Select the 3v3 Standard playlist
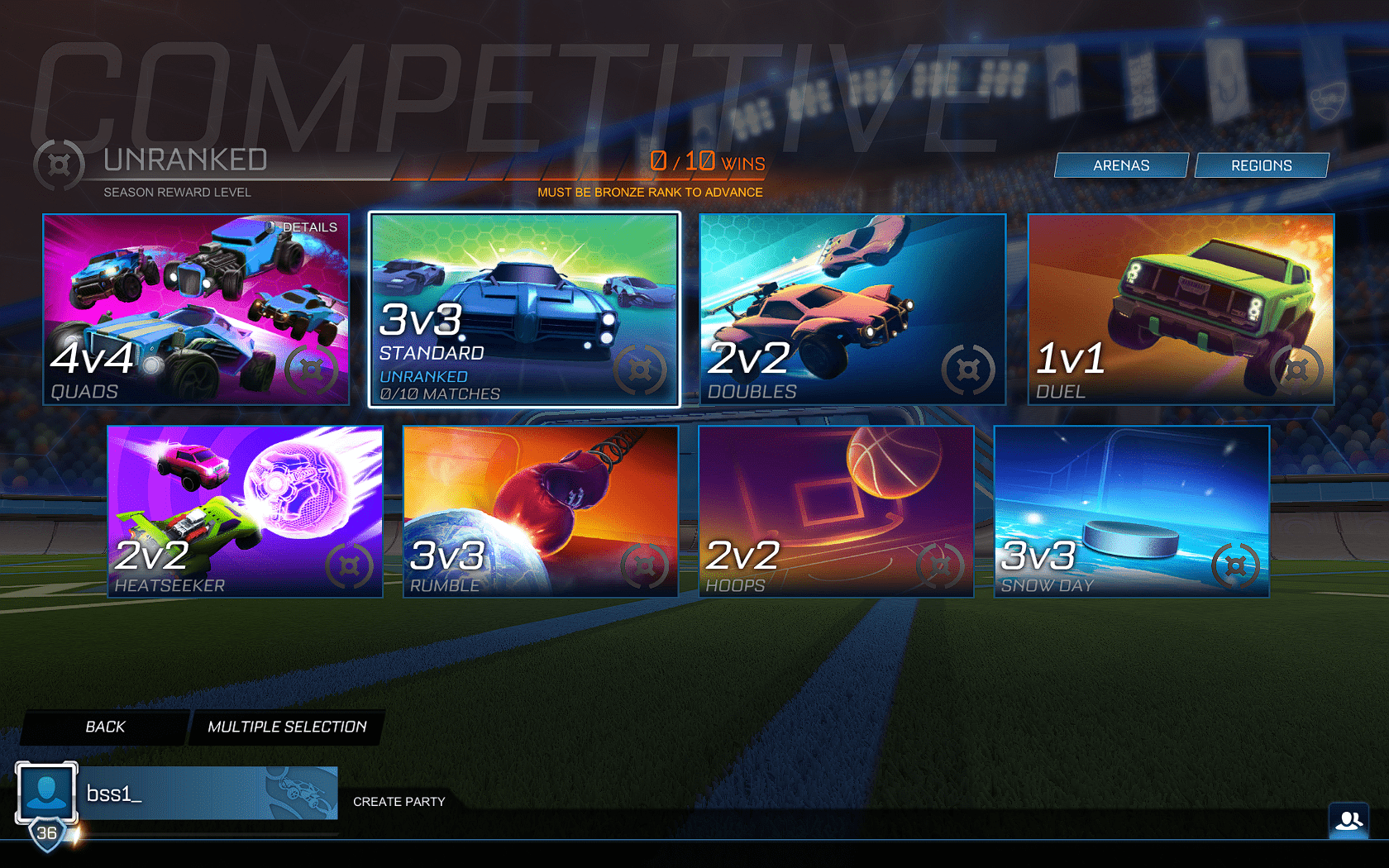The height and width of the screenshot is (868, 1389). (x=526, y=308)
